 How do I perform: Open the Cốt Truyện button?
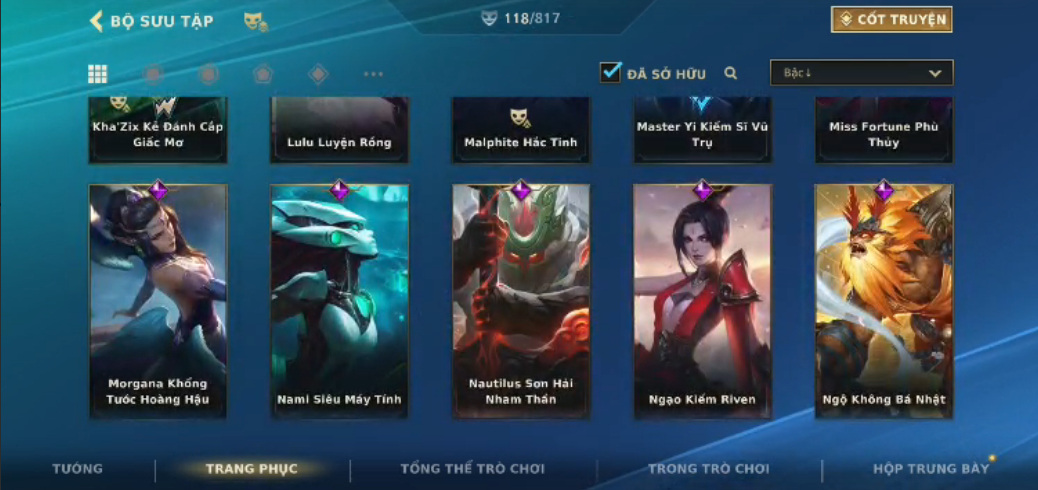[890, 19]
